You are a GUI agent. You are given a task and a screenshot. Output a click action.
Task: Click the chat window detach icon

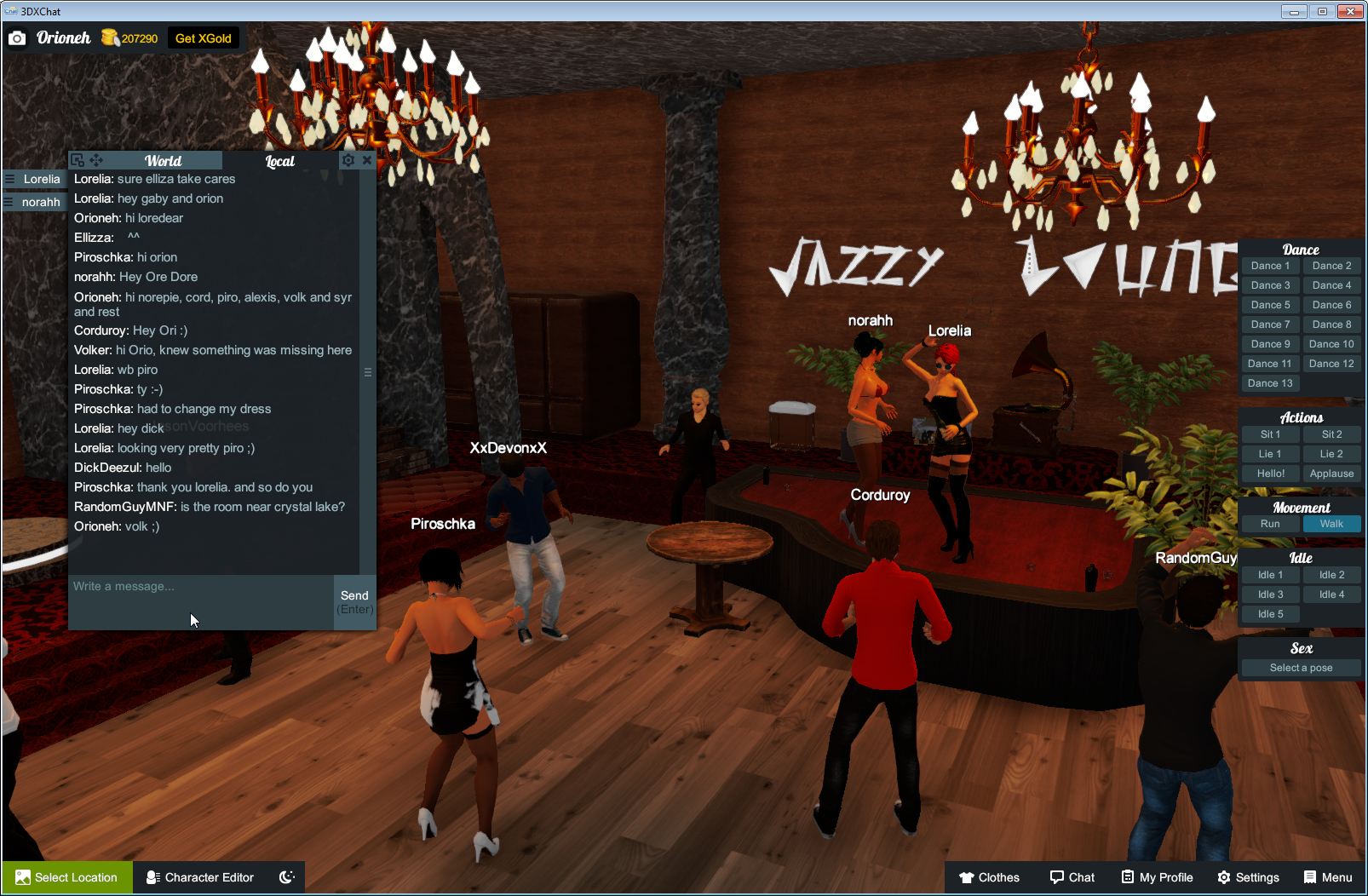coord(78,159)
